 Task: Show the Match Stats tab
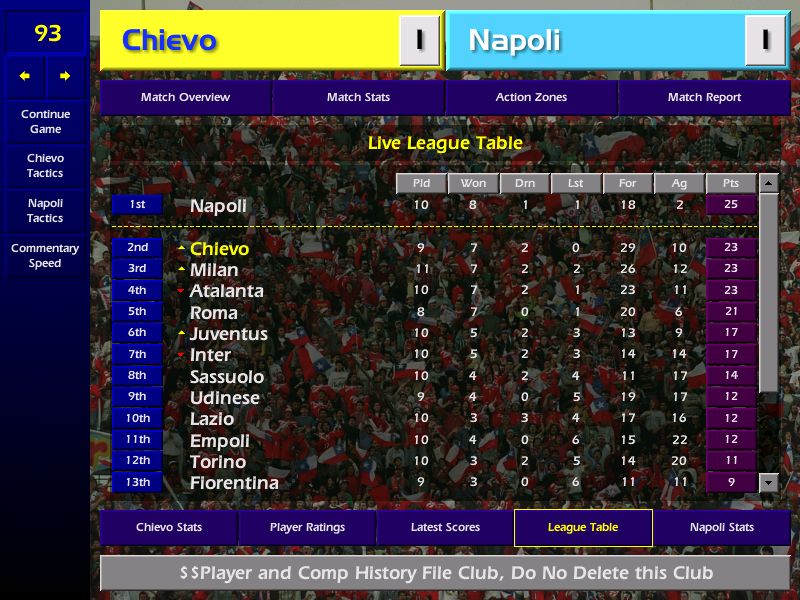tap(358, 97)
